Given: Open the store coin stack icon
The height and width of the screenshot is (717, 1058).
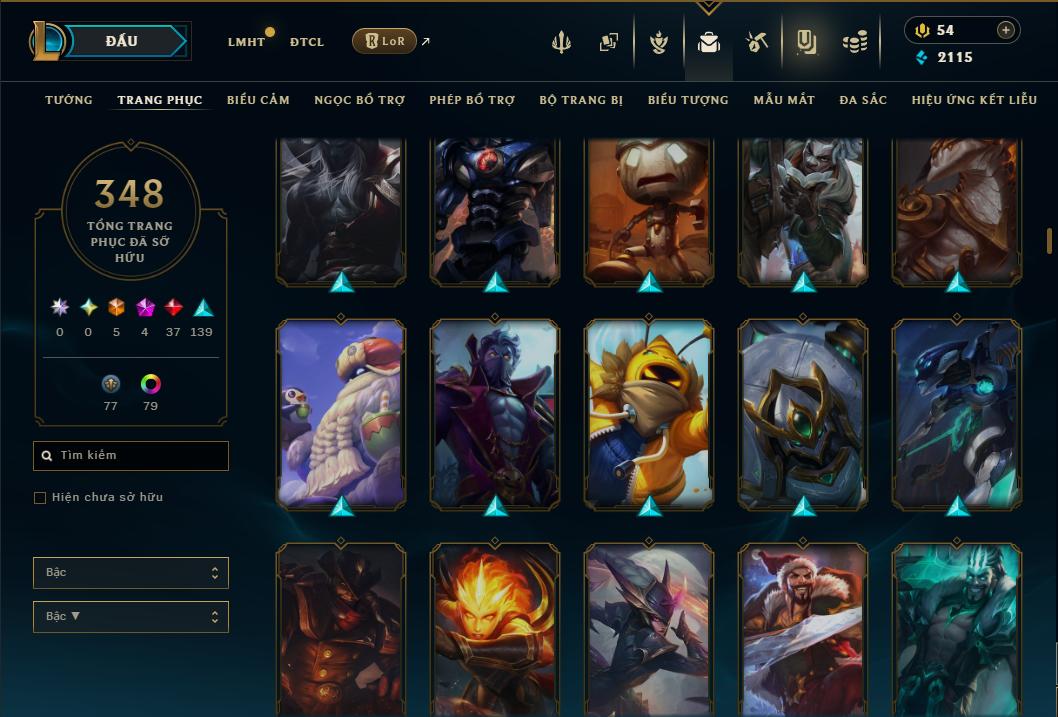Looking at the screenshot, I should [854, 42].
